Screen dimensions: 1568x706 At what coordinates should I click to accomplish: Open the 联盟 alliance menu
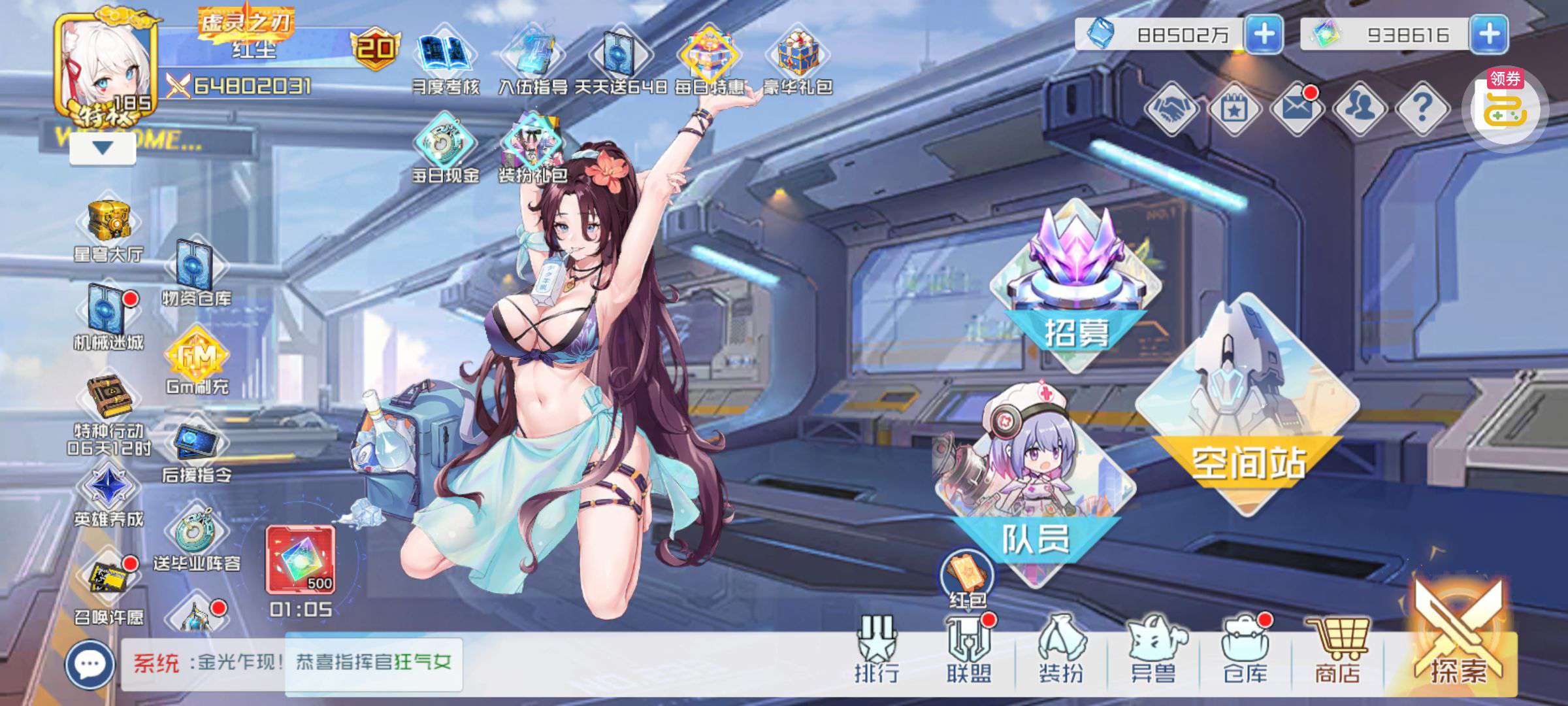(x=969, y=650)
